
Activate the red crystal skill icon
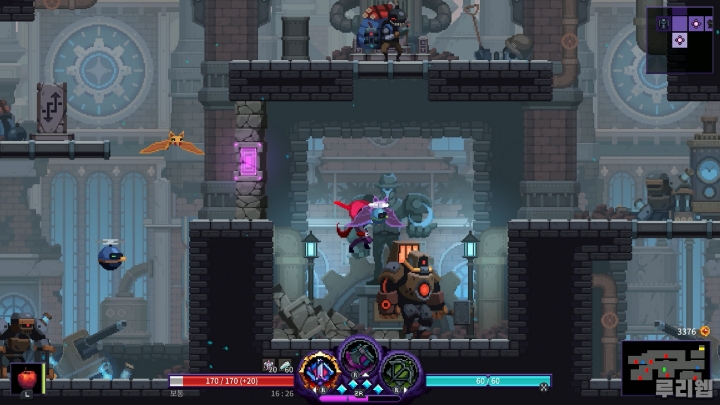[x=319, y=371]
